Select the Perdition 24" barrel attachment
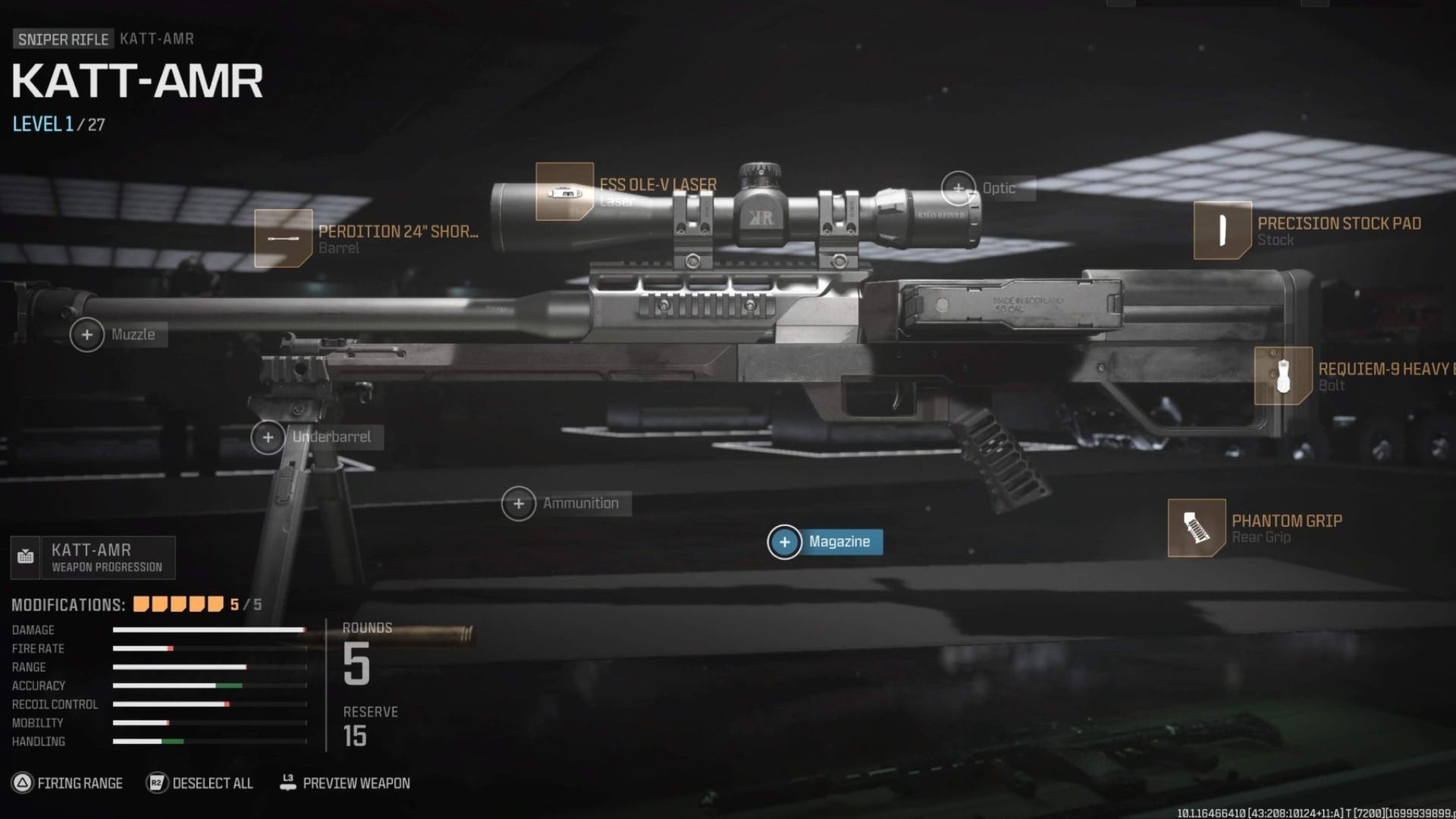This screenshot has height=819, width=1456. point(283,238)
